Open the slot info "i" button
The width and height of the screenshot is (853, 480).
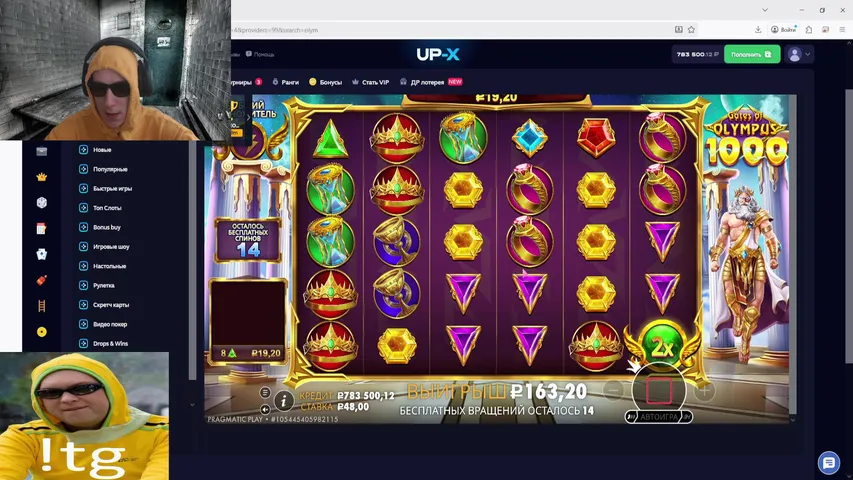click(284, 400)
